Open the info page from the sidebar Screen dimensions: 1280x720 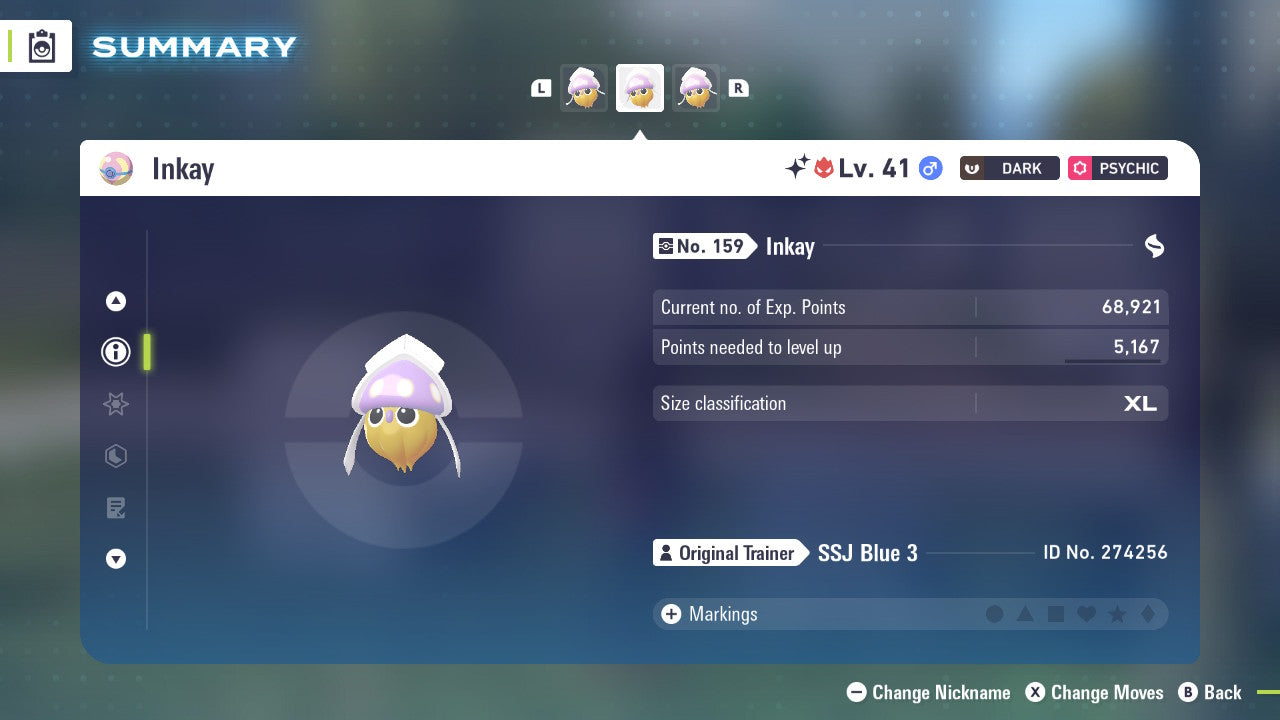point(115,351)
